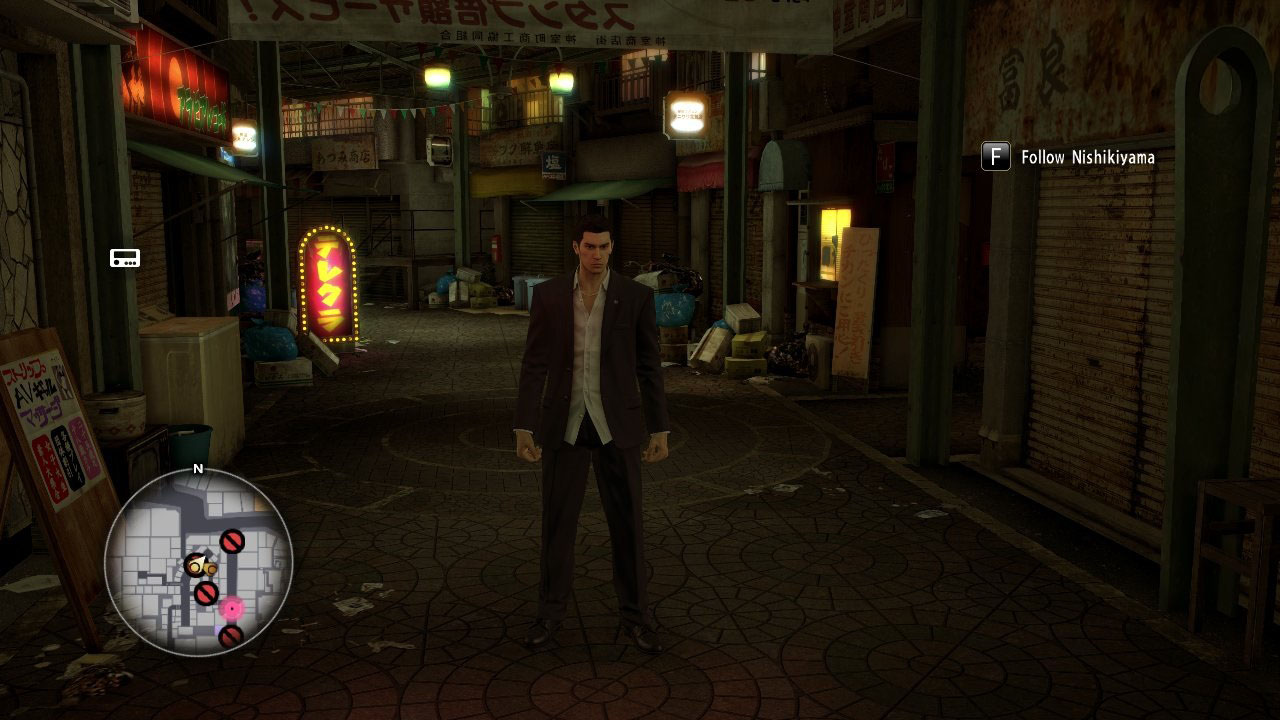This screenshot has height=720, width=1280.
Task: Click the circular minimap
Action: (198, 562)
